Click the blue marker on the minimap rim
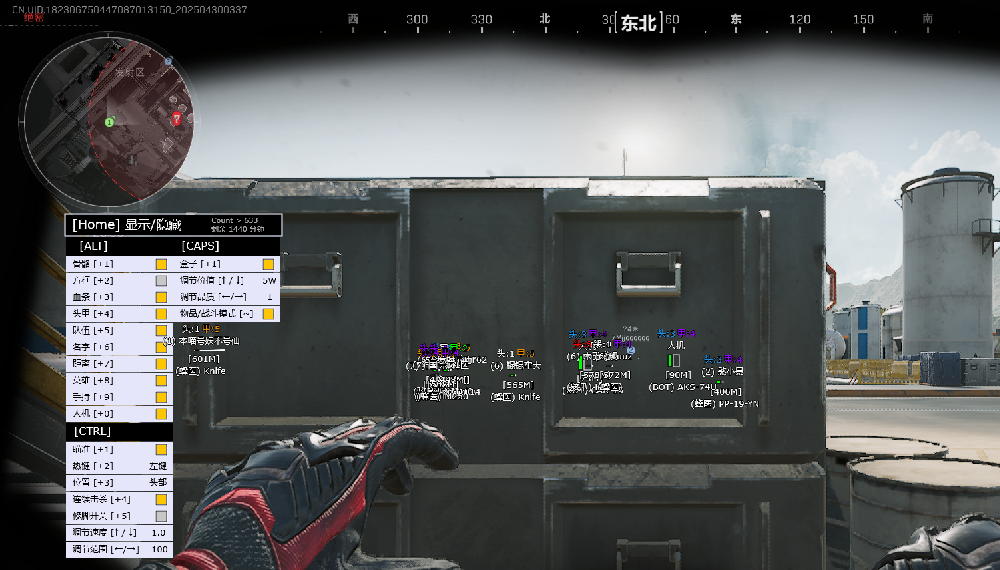The image size is (1000, 570). coord(169,61)
